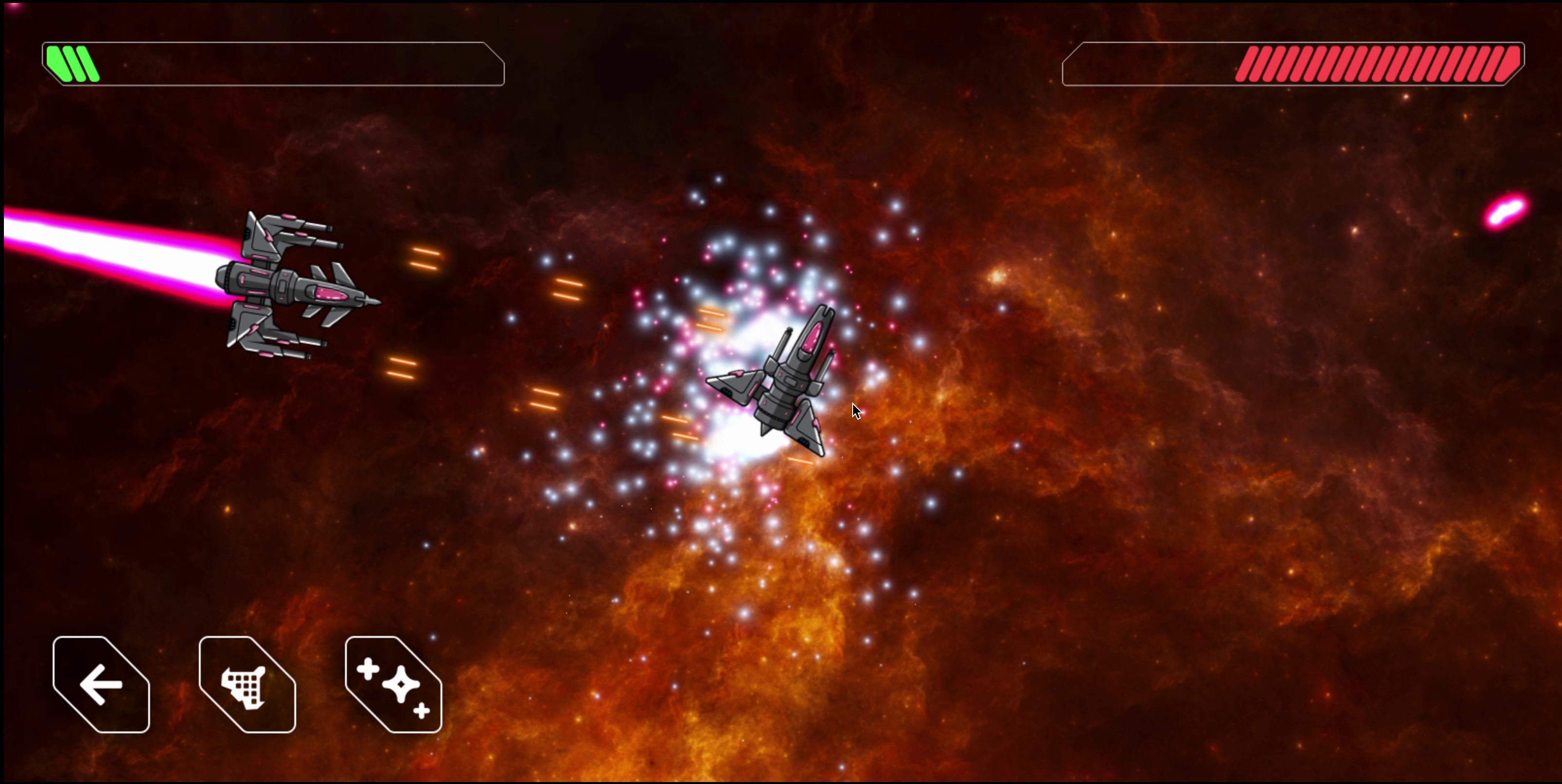This screenshot has height=784, width=1562.
Task: Click the pink projectile near screen right edge
Action: 1506,212
